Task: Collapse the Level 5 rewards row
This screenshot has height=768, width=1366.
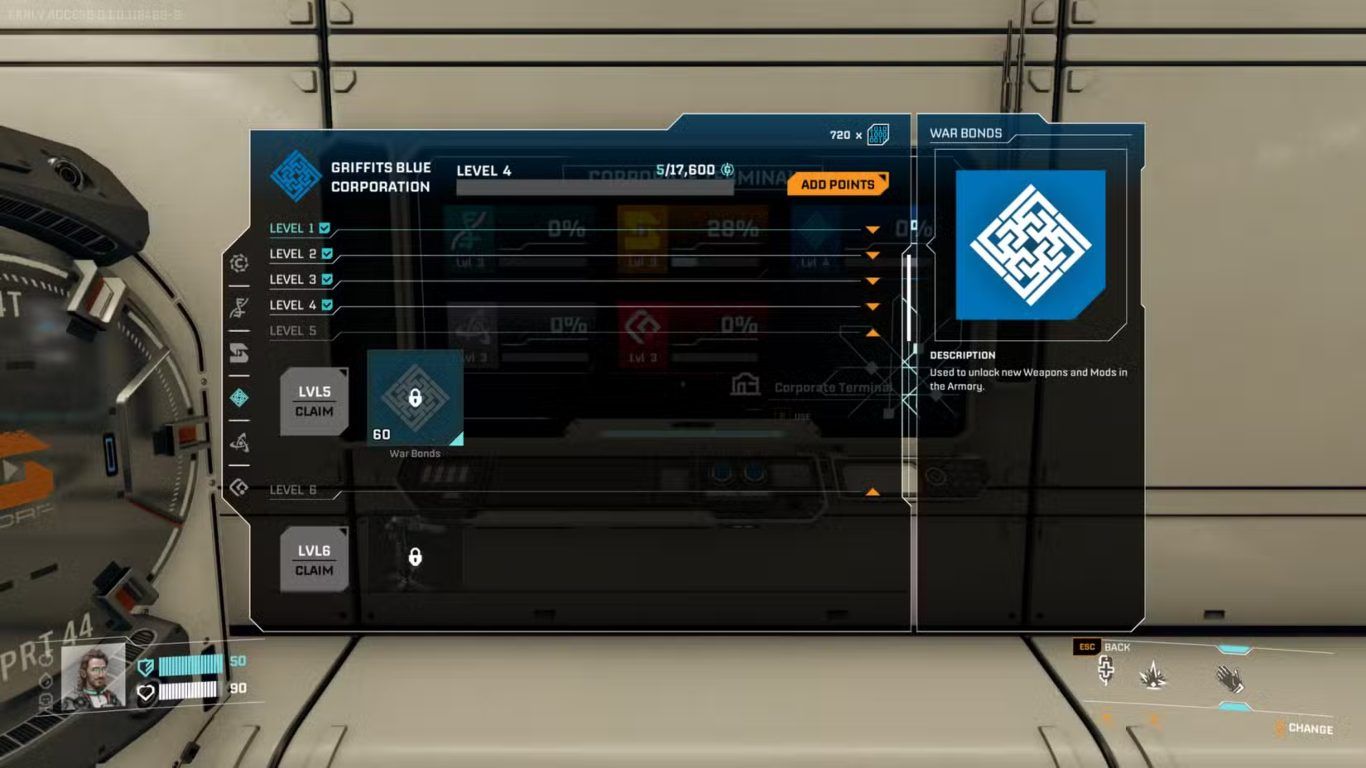Action: pos(872,332)
